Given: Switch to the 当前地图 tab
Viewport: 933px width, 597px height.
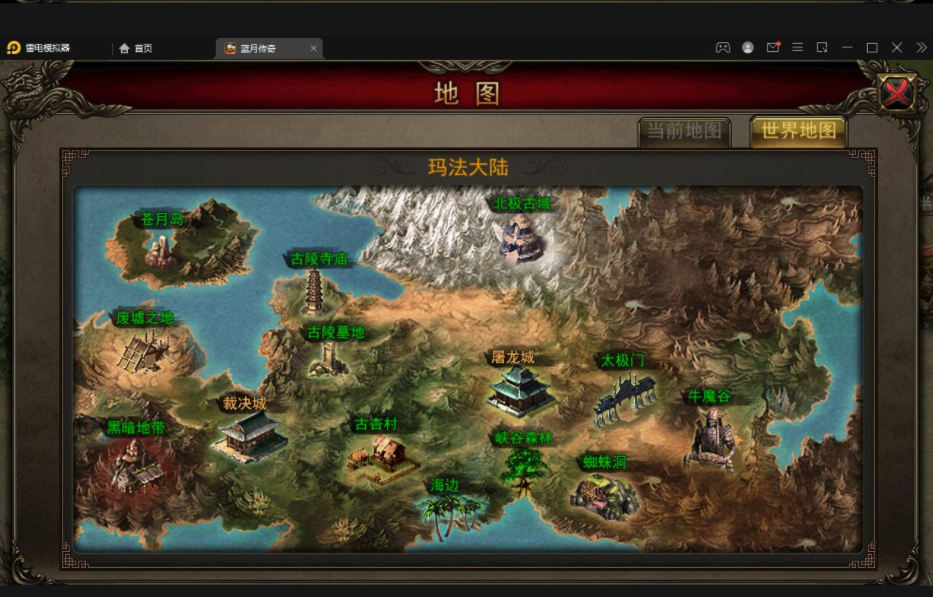Looking at the screenshot, I should (684, 132).
